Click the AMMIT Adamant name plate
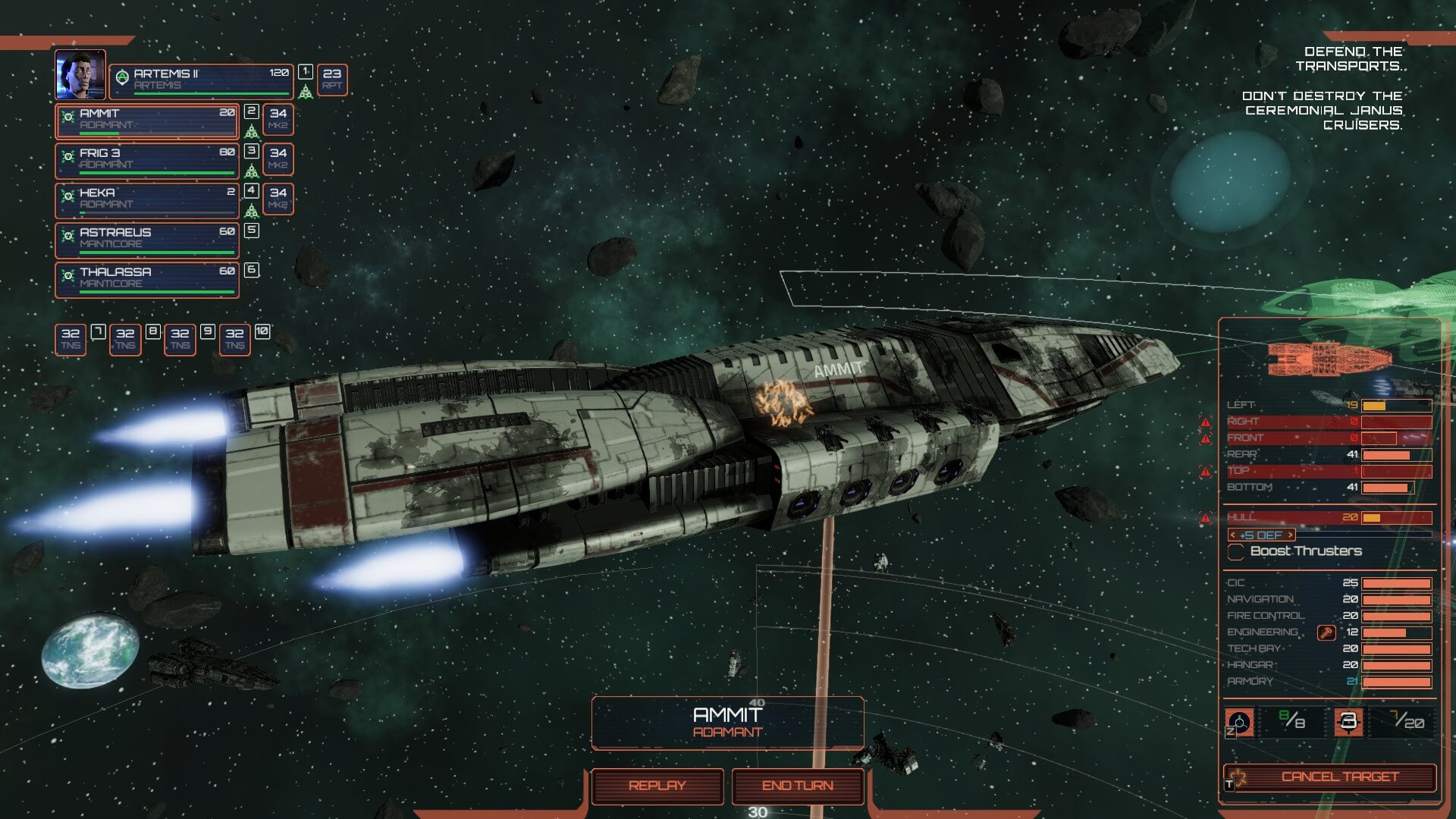The width and height of the screenshot is (1456, 819). [727, 722]
